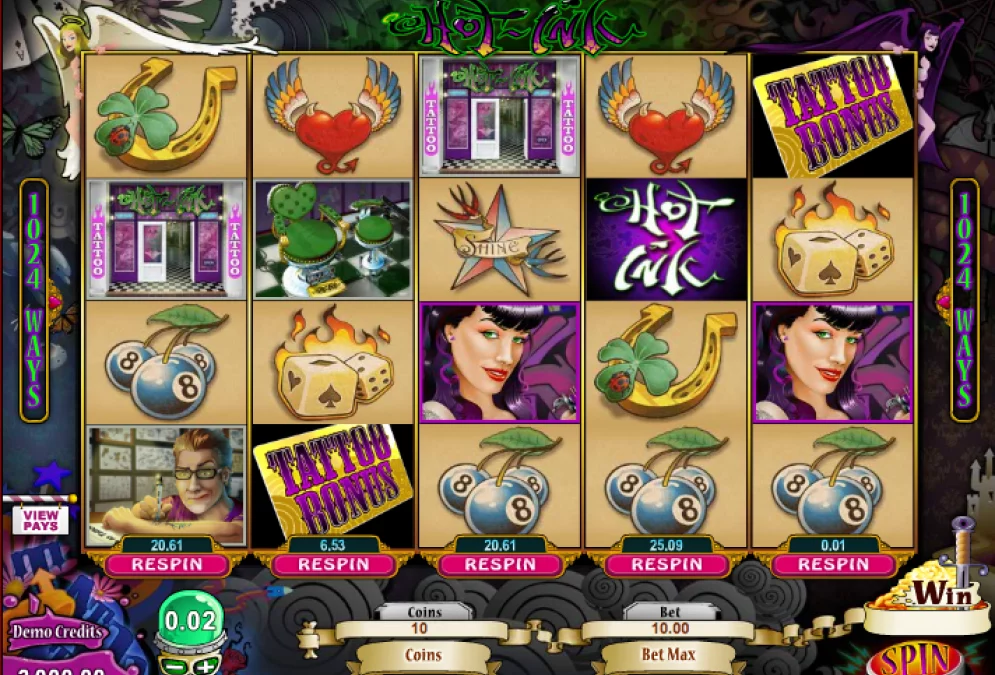Open the View Pays paytable
995x675 pixels.
point(40,519)
